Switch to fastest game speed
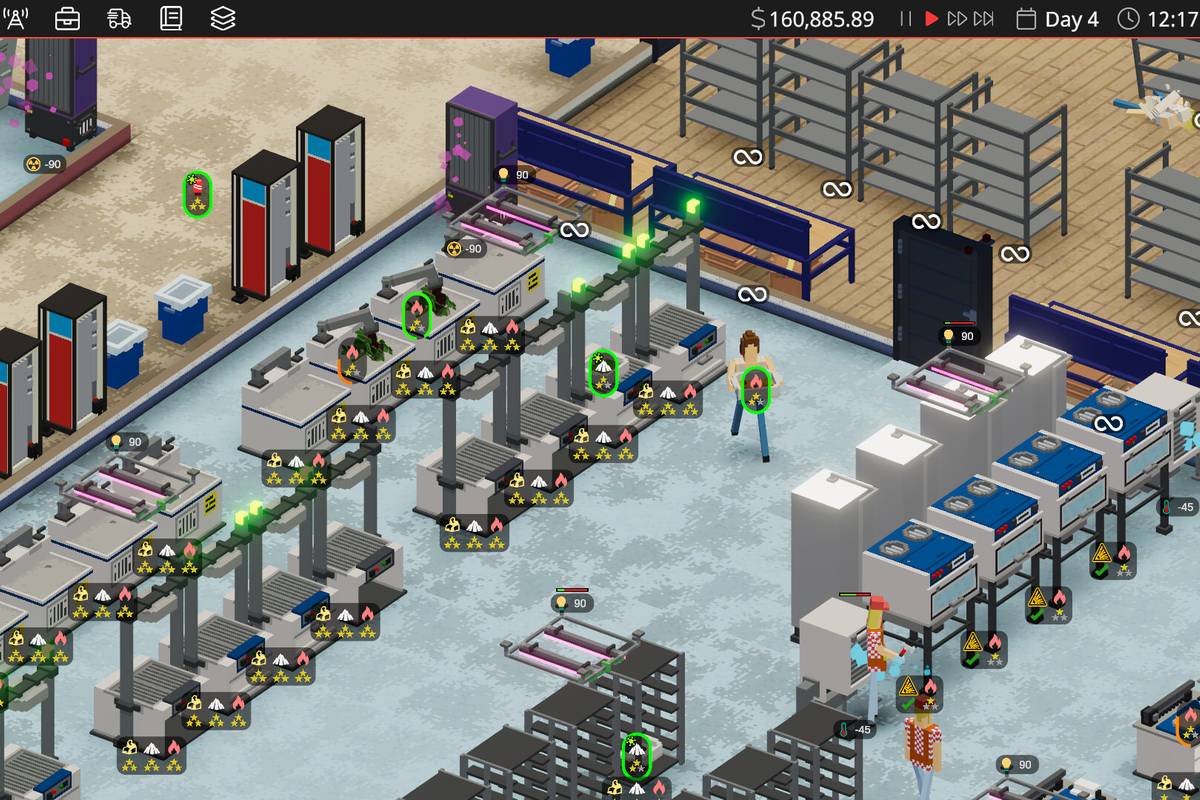This screenshot has height=800, width=1200. click(984, 19)
